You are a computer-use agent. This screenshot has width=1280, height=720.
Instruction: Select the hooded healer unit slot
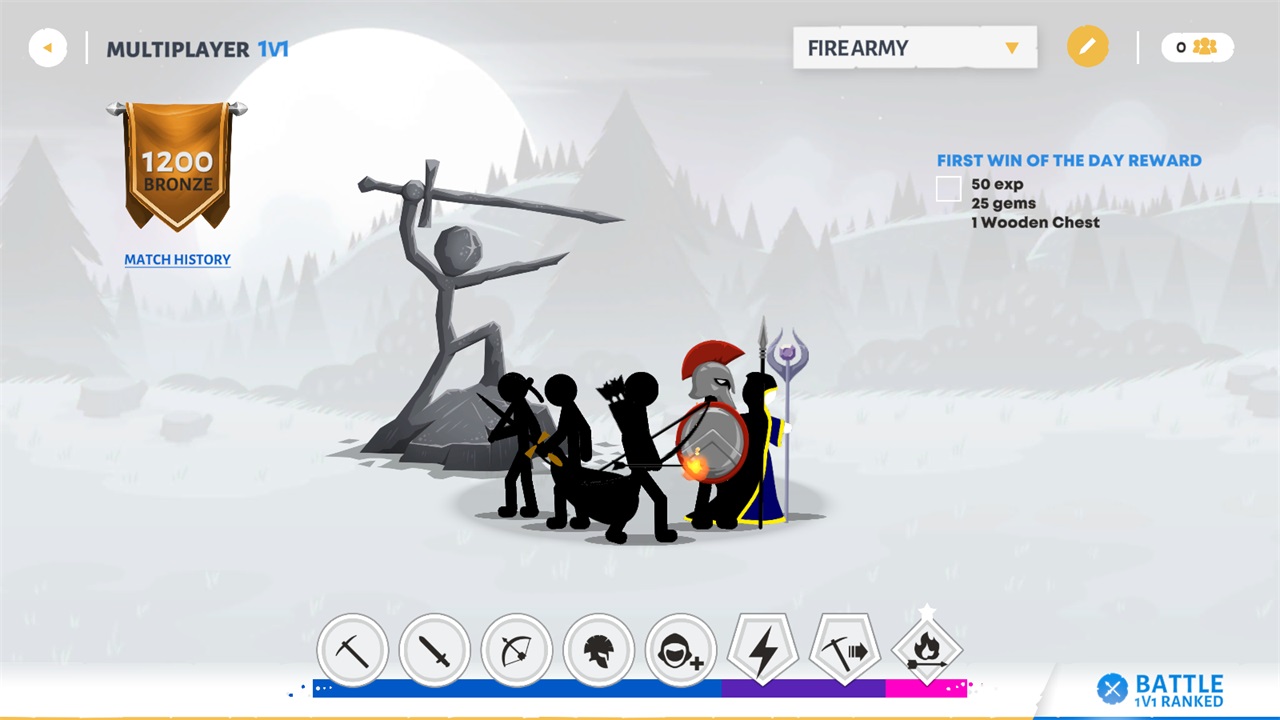[x=680, y=651]
